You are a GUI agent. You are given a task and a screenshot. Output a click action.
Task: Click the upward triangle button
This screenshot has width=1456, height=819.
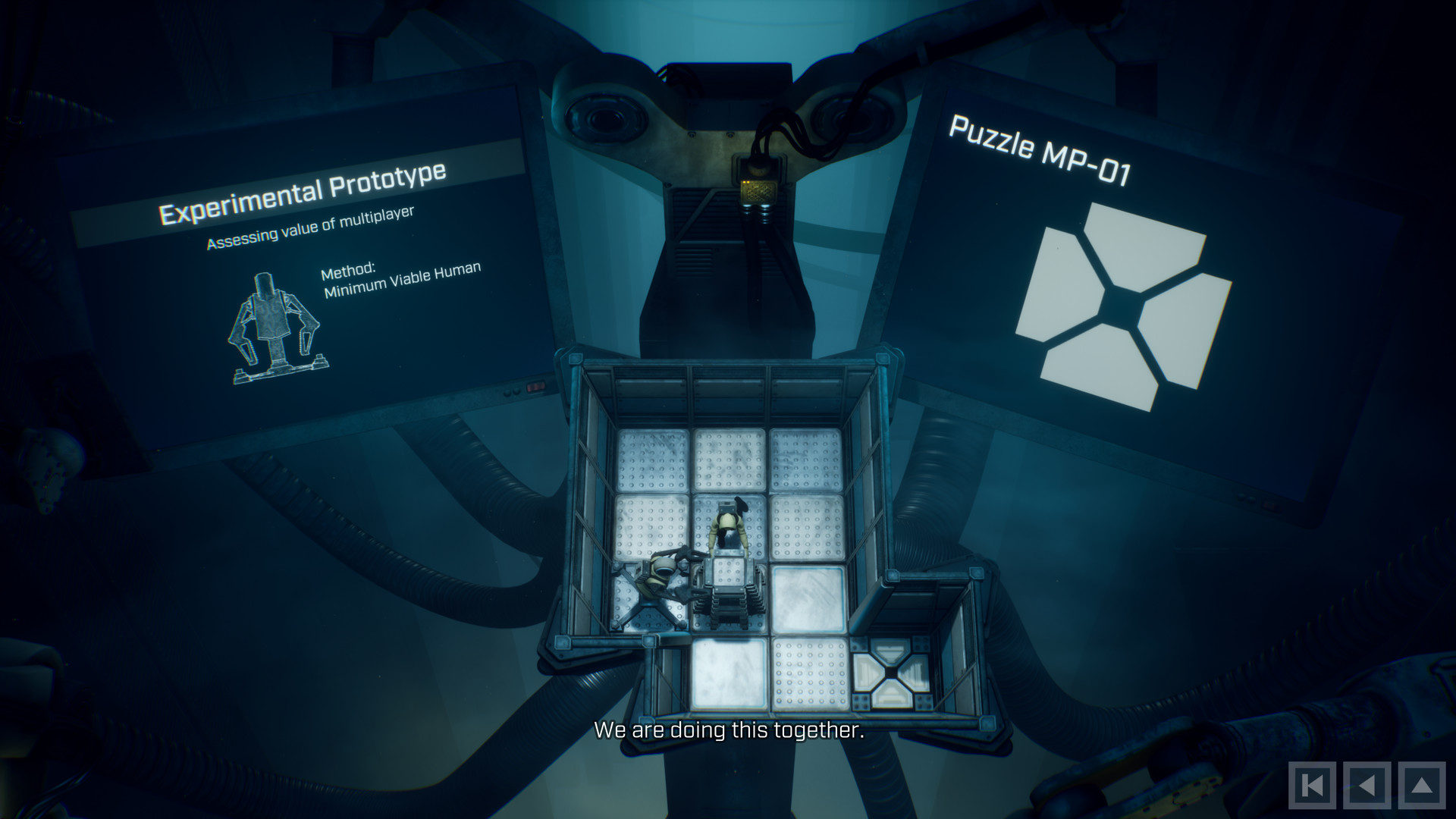(x=1421, y=786)
